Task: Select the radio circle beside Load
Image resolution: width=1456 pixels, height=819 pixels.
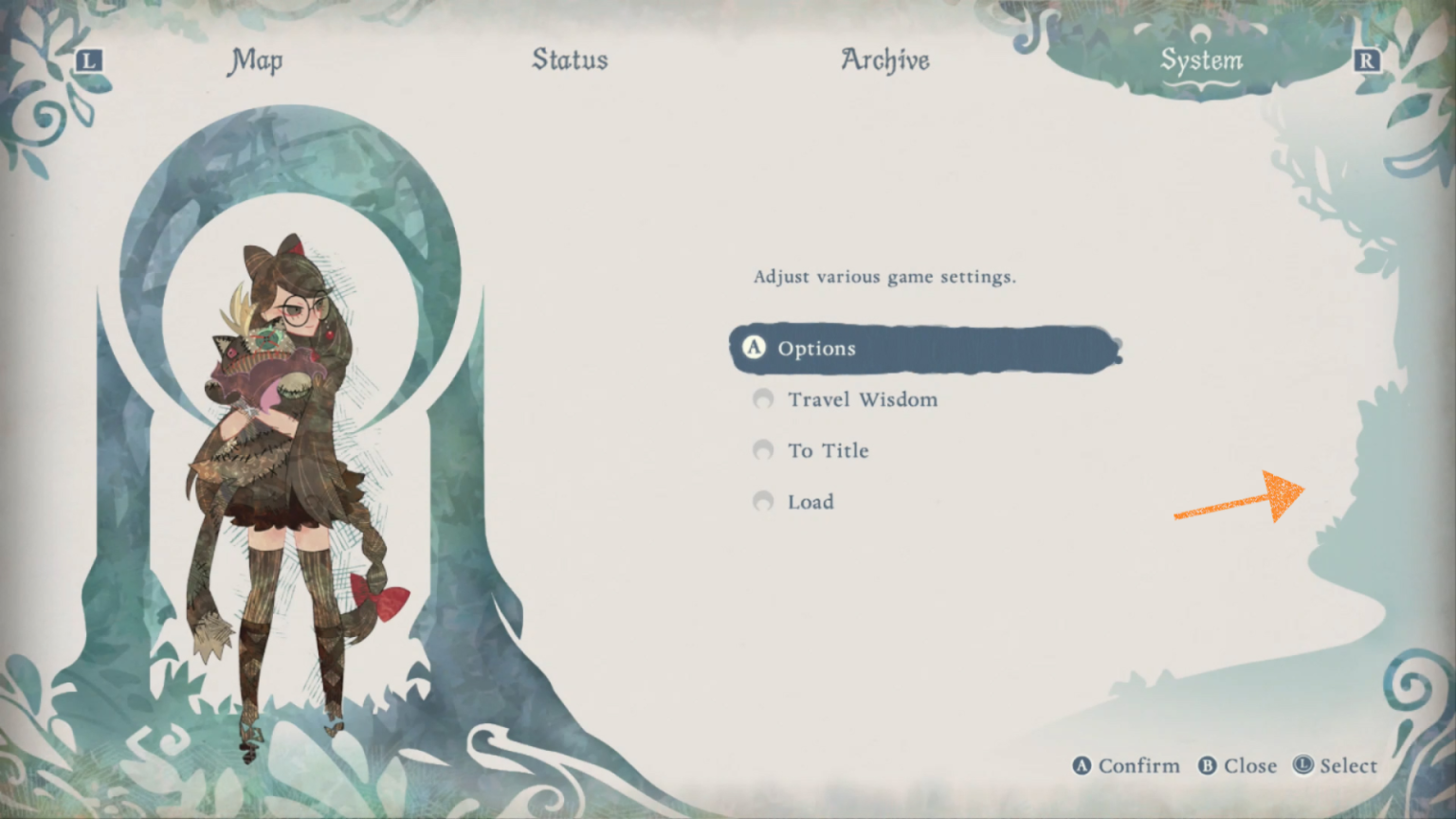Action: [x=763, y=501]
